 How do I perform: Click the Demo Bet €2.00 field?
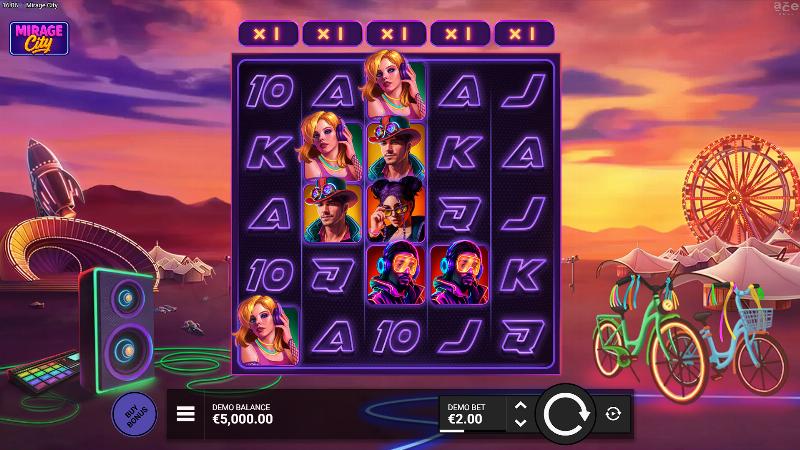(x=473, y=414)
